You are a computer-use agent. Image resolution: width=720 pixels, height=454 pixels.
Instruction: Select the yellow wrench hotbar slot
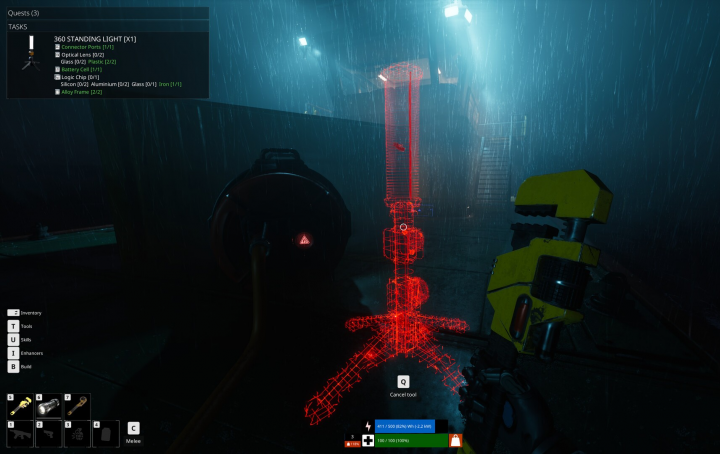[x=19, y=405]
